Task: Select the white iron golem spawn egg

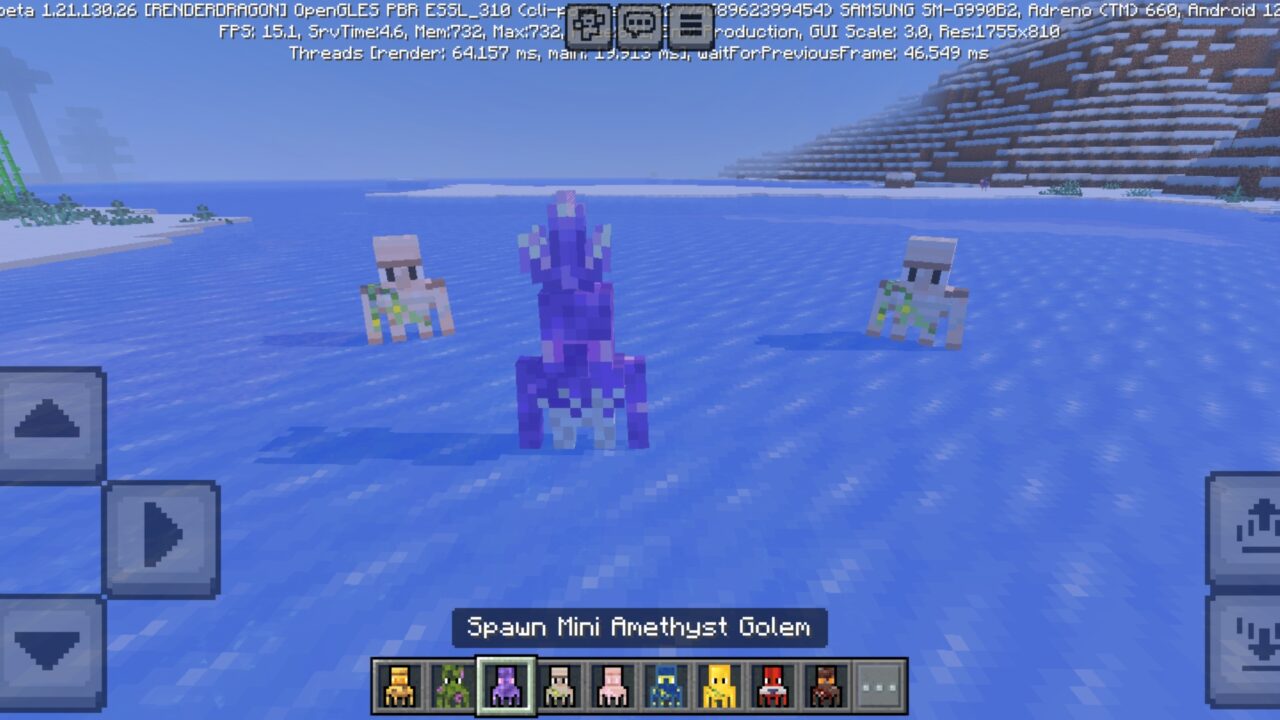Action: tap(561, 684)
